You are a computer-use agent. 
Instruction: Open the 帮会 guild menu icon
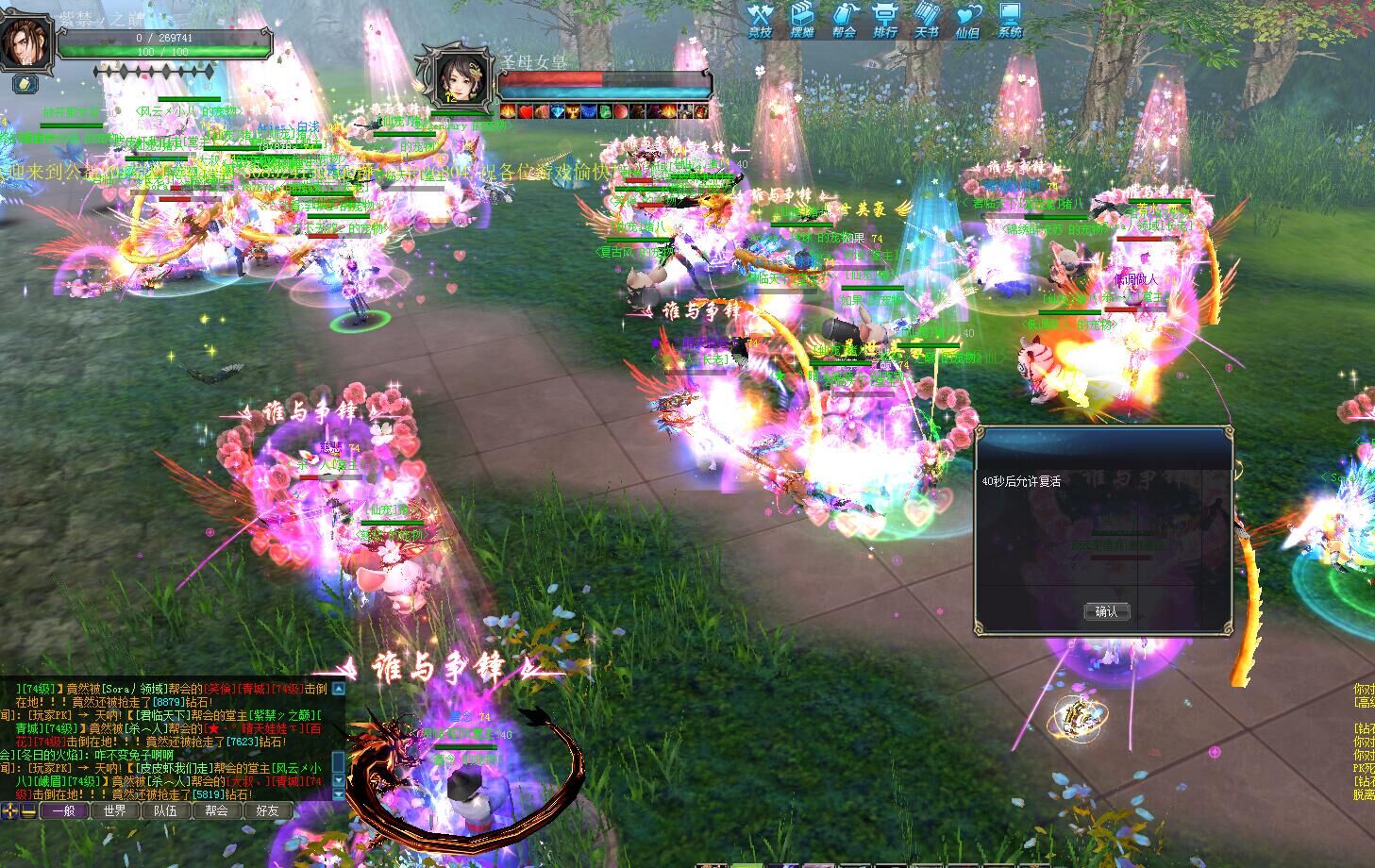tap(844, 19)
